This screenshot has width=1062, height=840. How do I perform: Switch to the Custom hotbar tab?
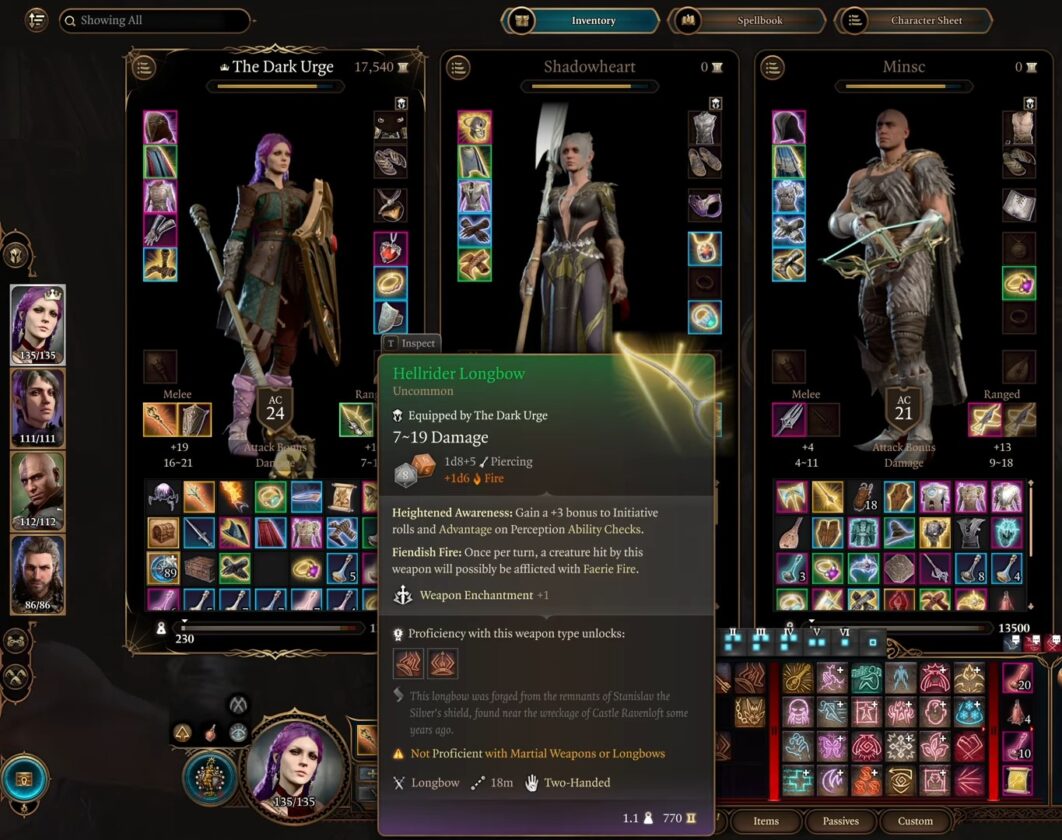[x=914, y=821]
